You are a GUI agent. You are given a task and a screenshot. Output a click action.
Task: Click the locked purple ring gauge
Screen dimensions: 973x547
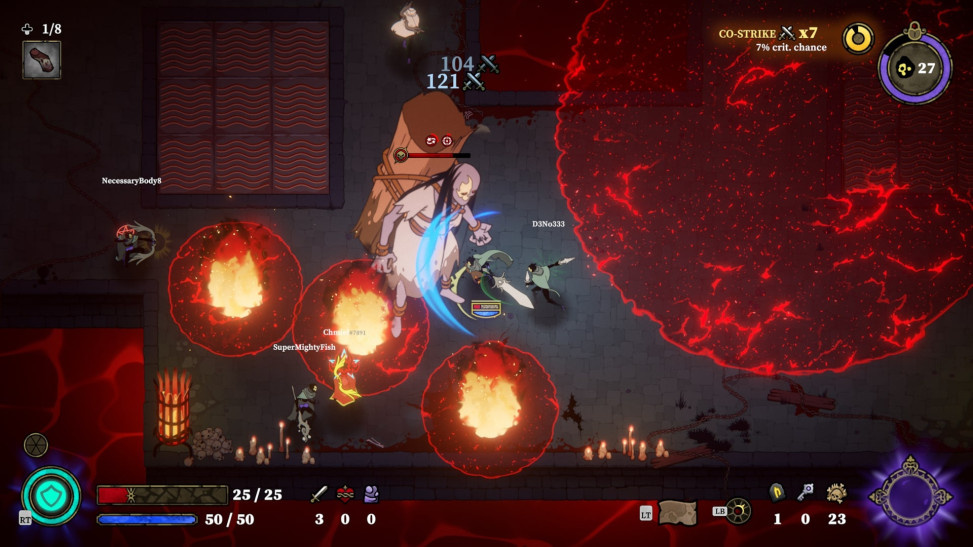click(914, 68)
